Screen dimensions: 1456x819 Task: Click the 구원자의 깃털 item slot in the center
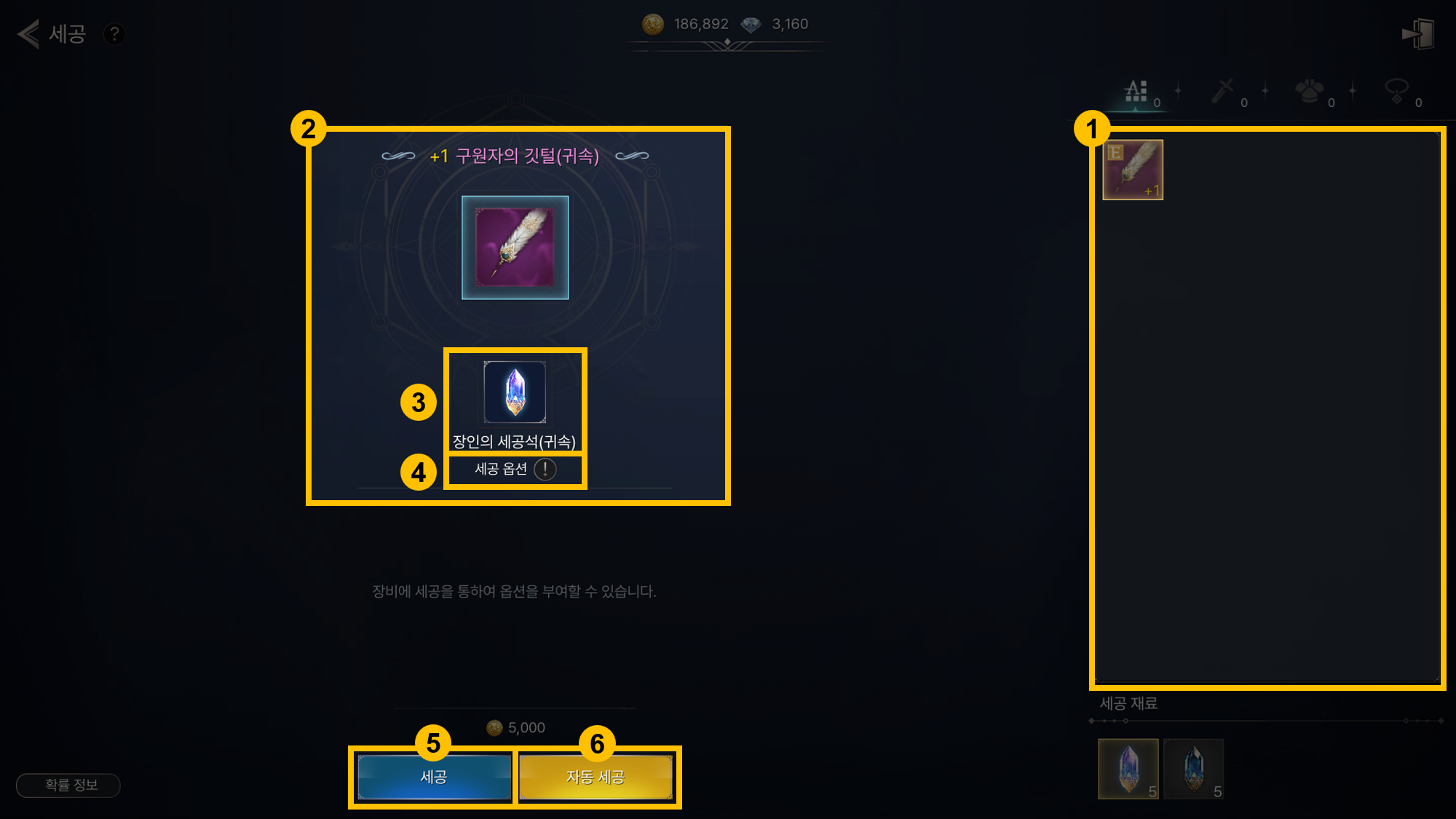point(515,248)
